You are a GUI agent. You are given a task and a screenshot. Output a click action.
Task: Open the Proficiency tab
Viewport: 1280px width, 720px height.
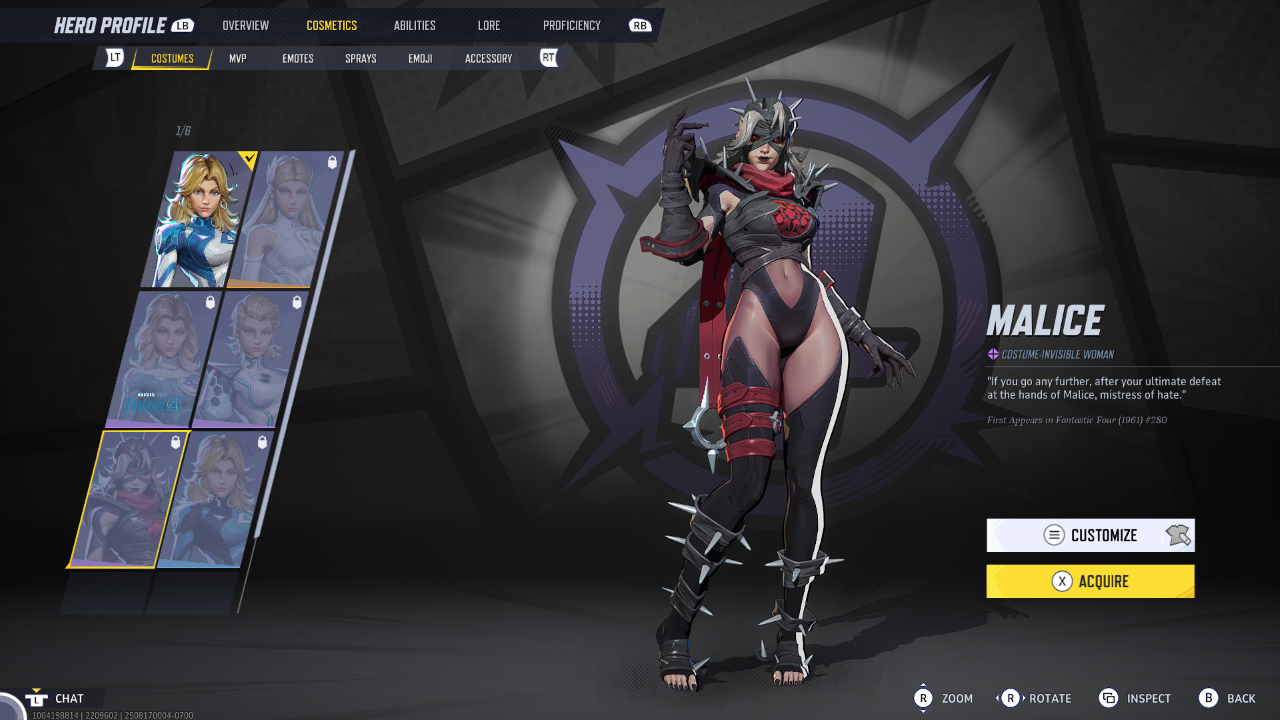[572, 25]
